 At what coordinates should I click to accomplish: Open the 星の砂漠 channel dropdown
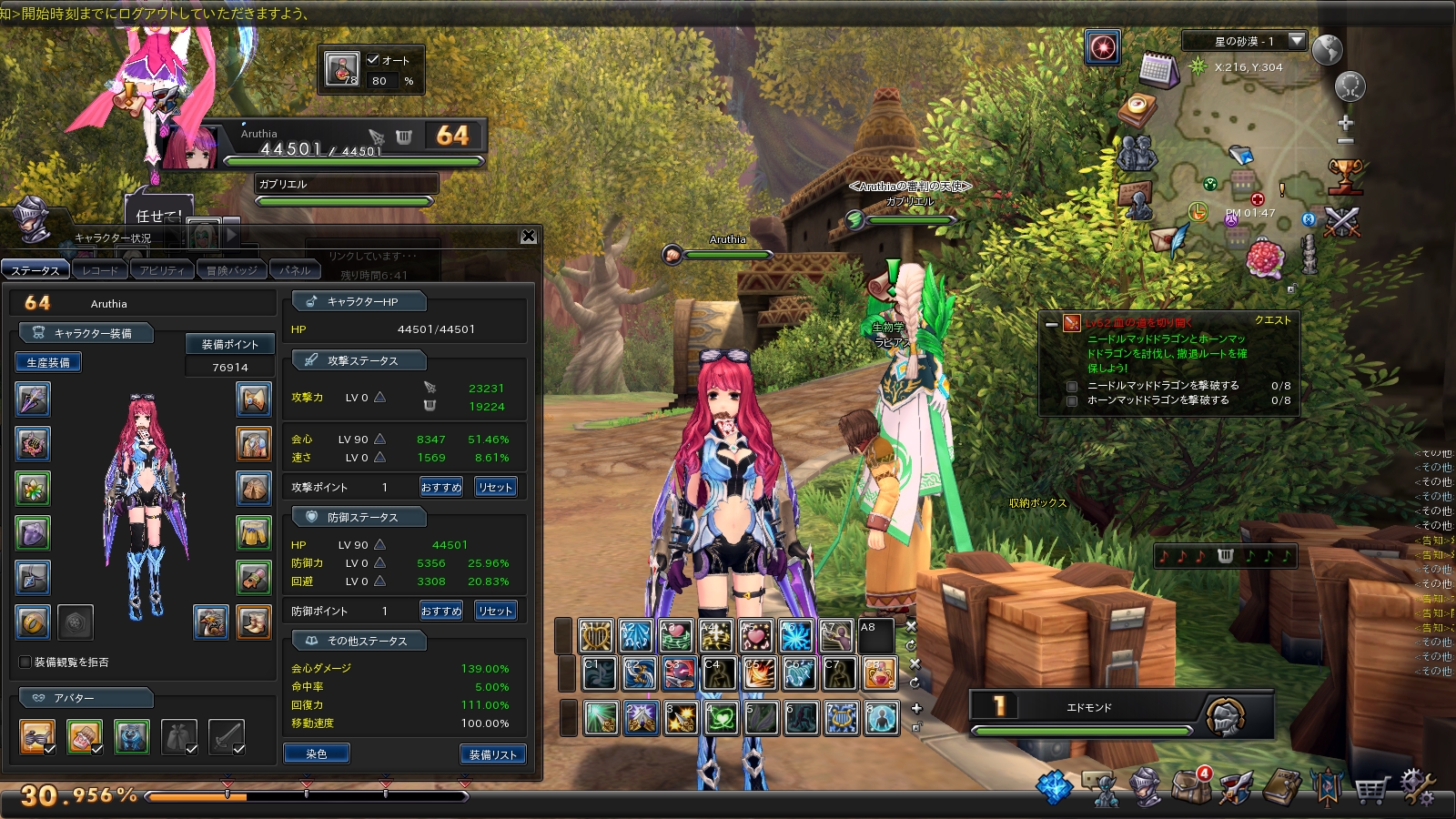[1296, 40]
